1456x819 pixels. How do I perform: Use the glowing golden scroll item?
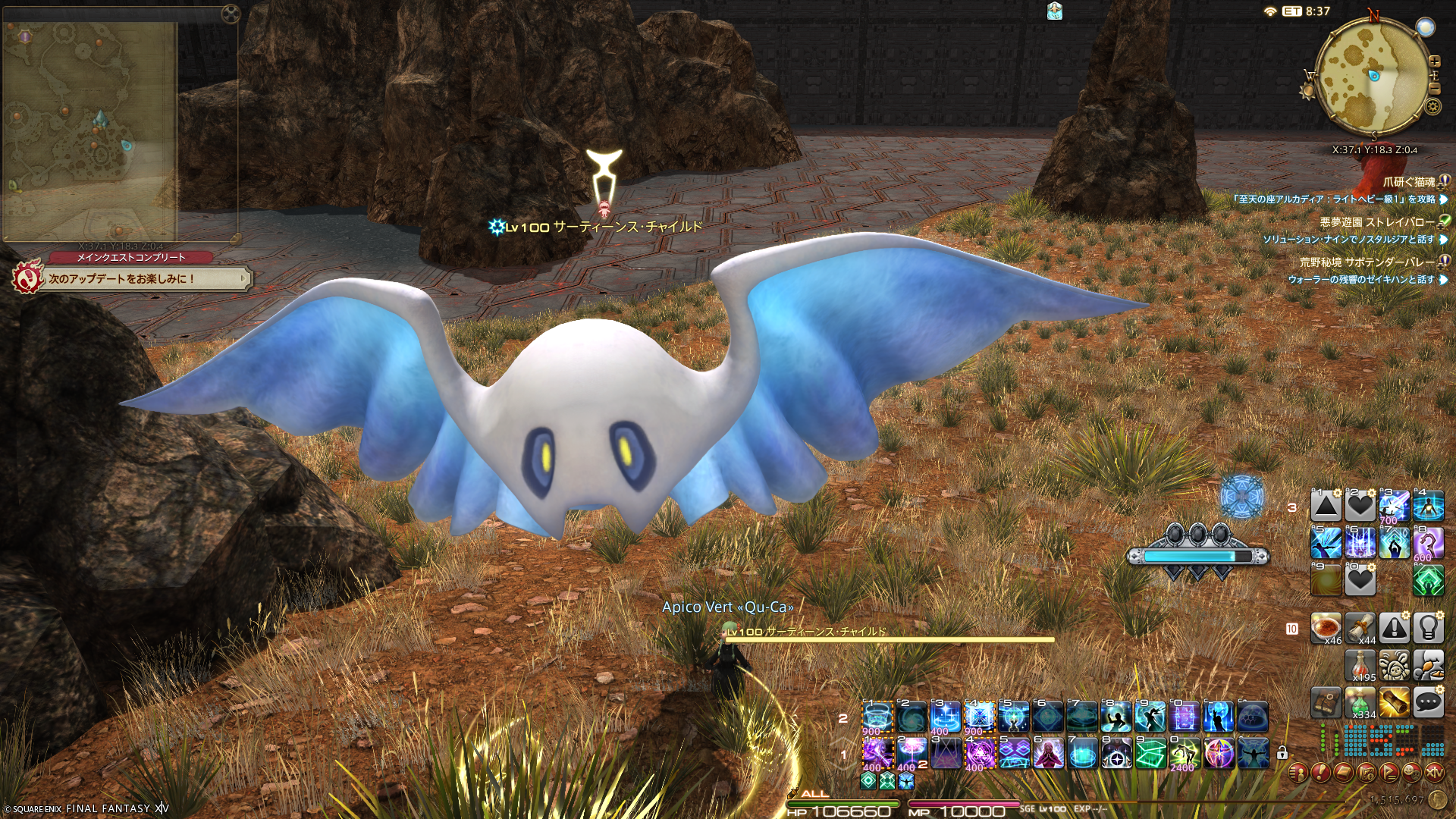click(1394, 703)
